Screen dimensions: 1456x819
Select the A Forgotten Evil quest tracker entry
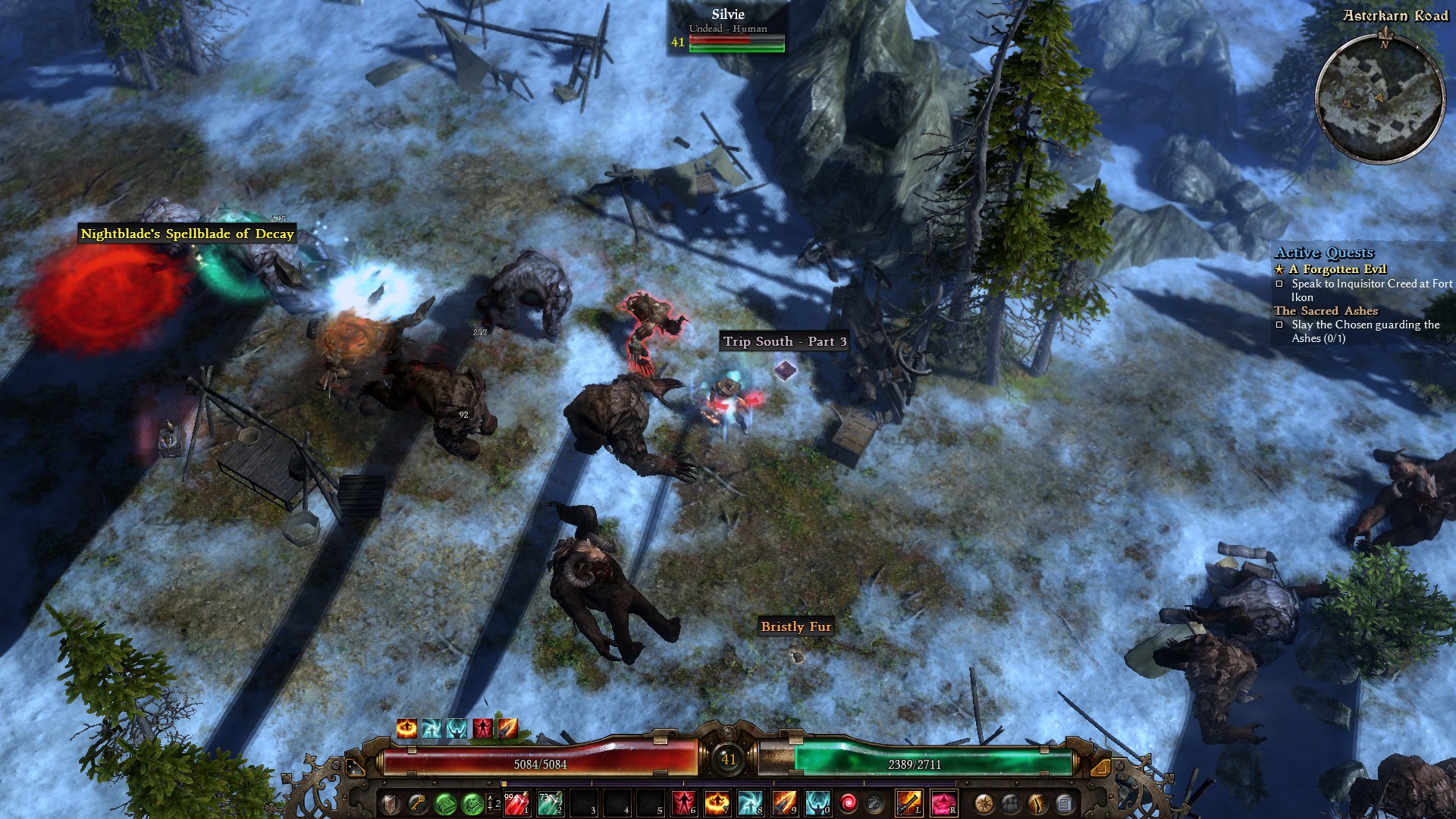click(x=1338, y=269)
